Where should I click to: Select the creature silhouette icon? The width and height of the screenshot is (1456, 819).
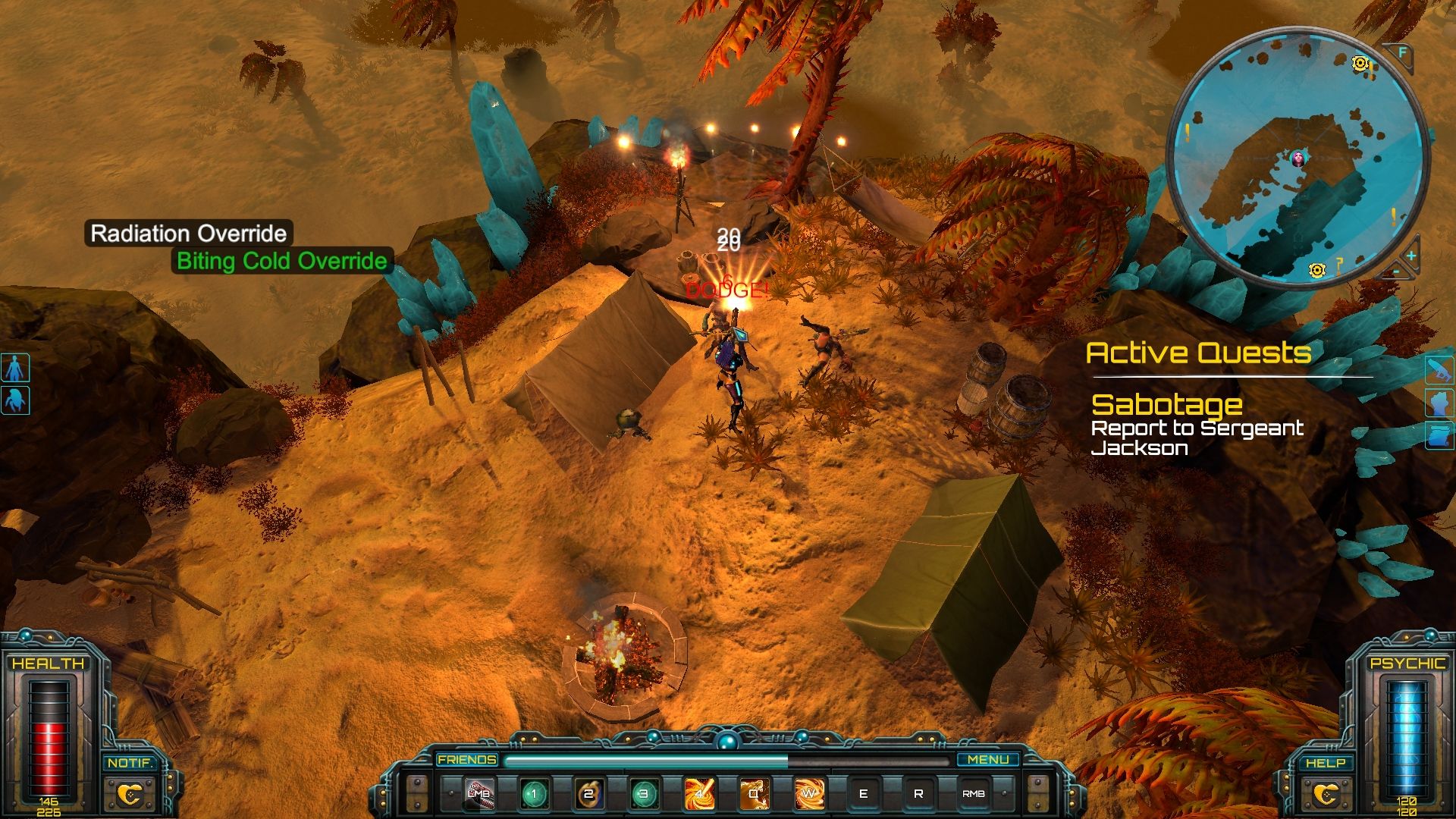coord(15,400)
